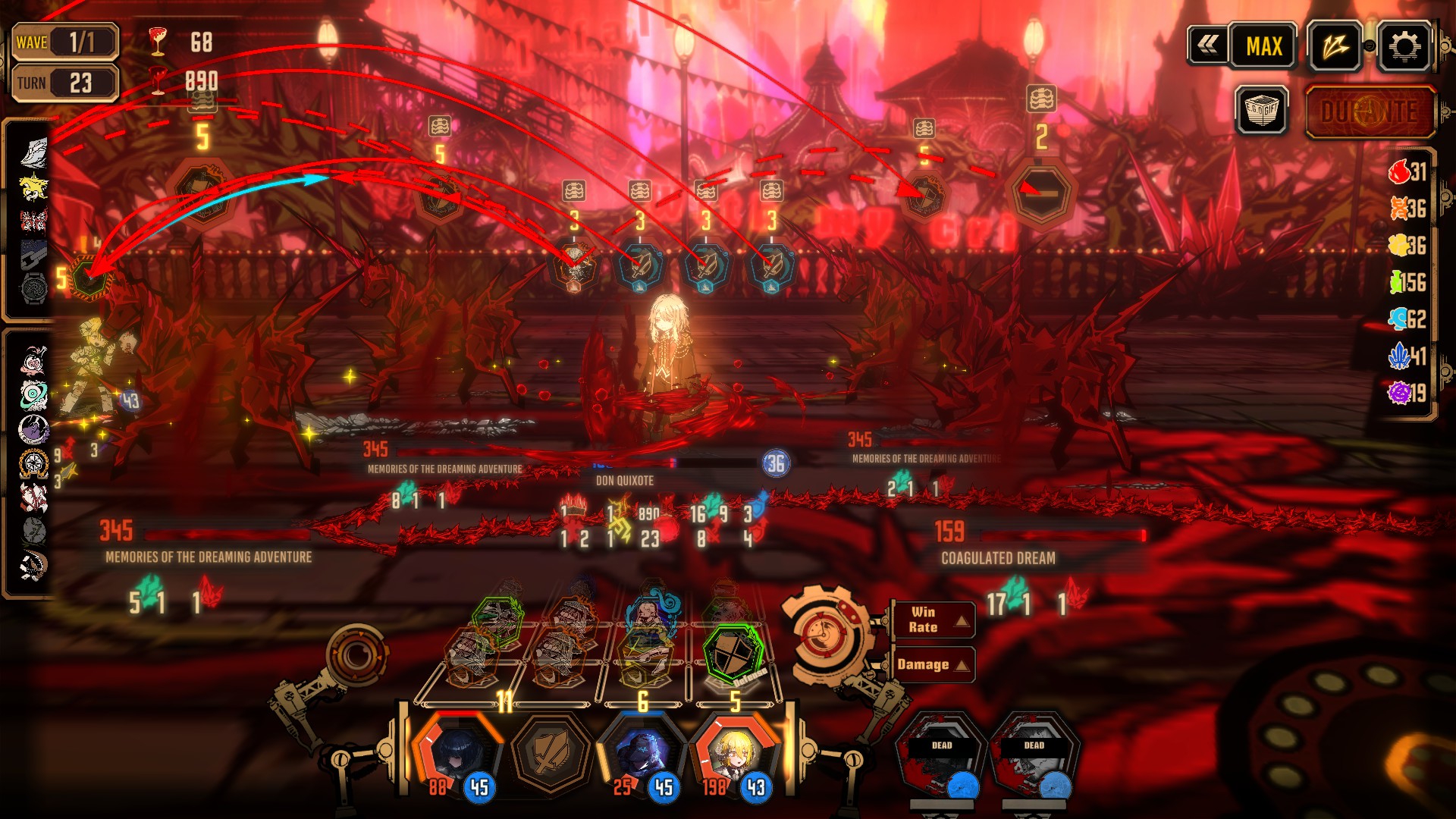Toggle the MAX speed button

click(x=1263, y=47)
